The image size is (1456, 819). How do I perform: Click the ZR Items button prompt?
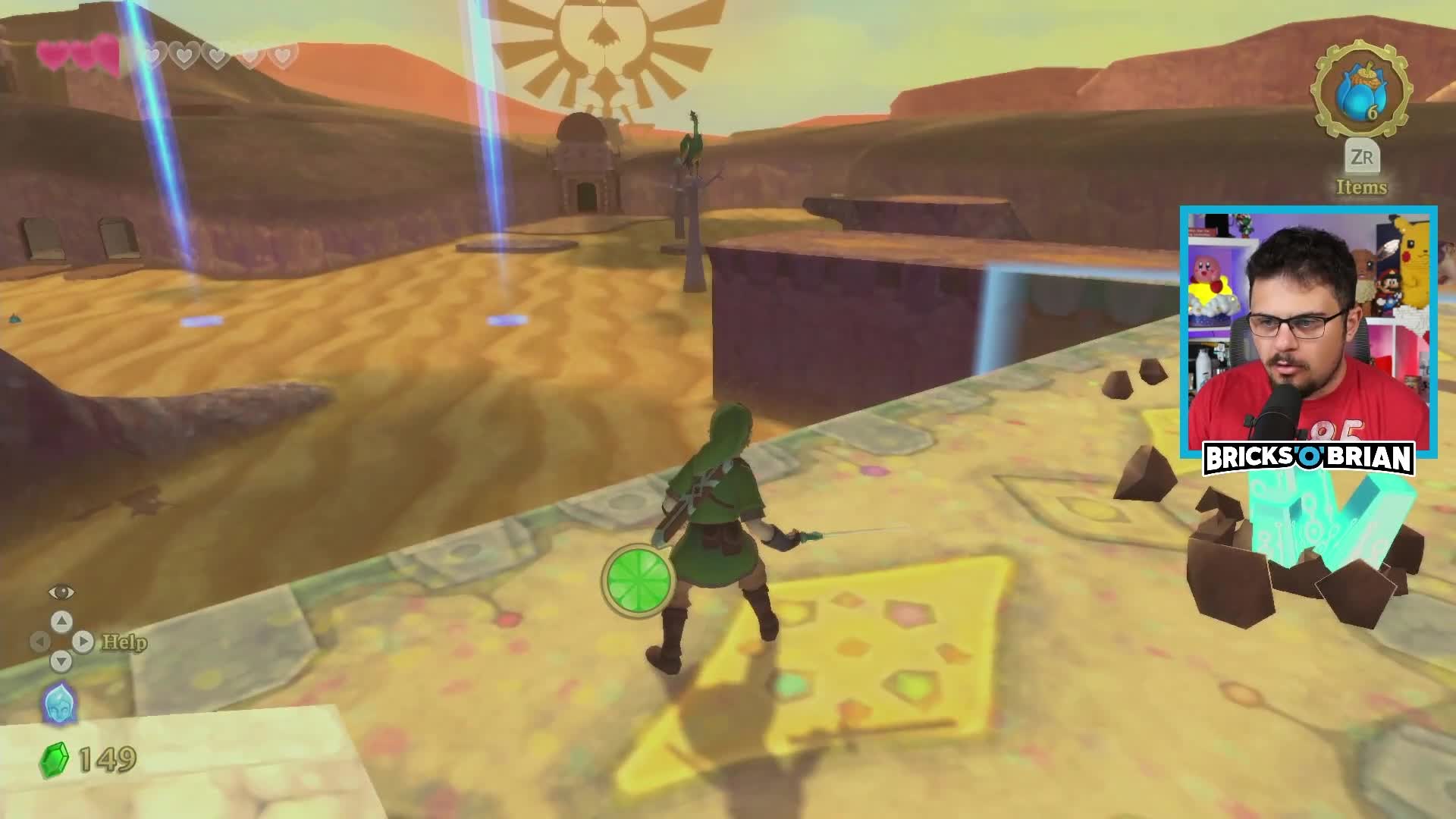click(x=1363, y=161)
